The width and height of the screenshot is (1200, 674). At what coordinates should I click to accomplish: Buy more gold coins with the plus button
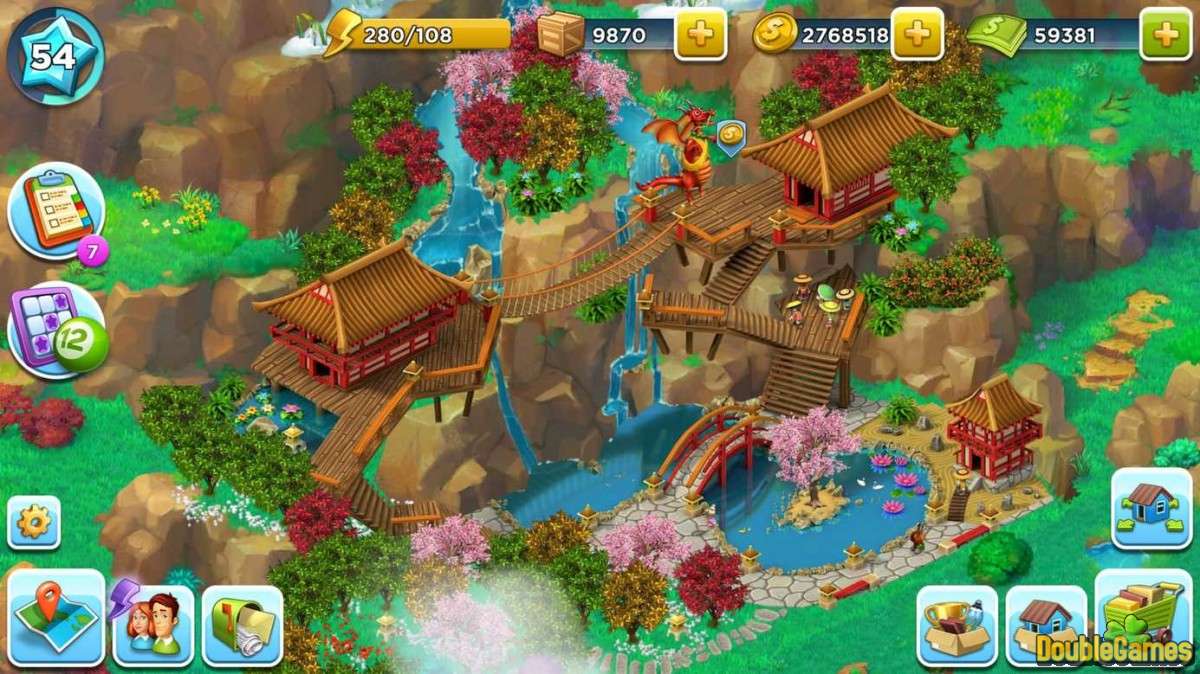916,36
